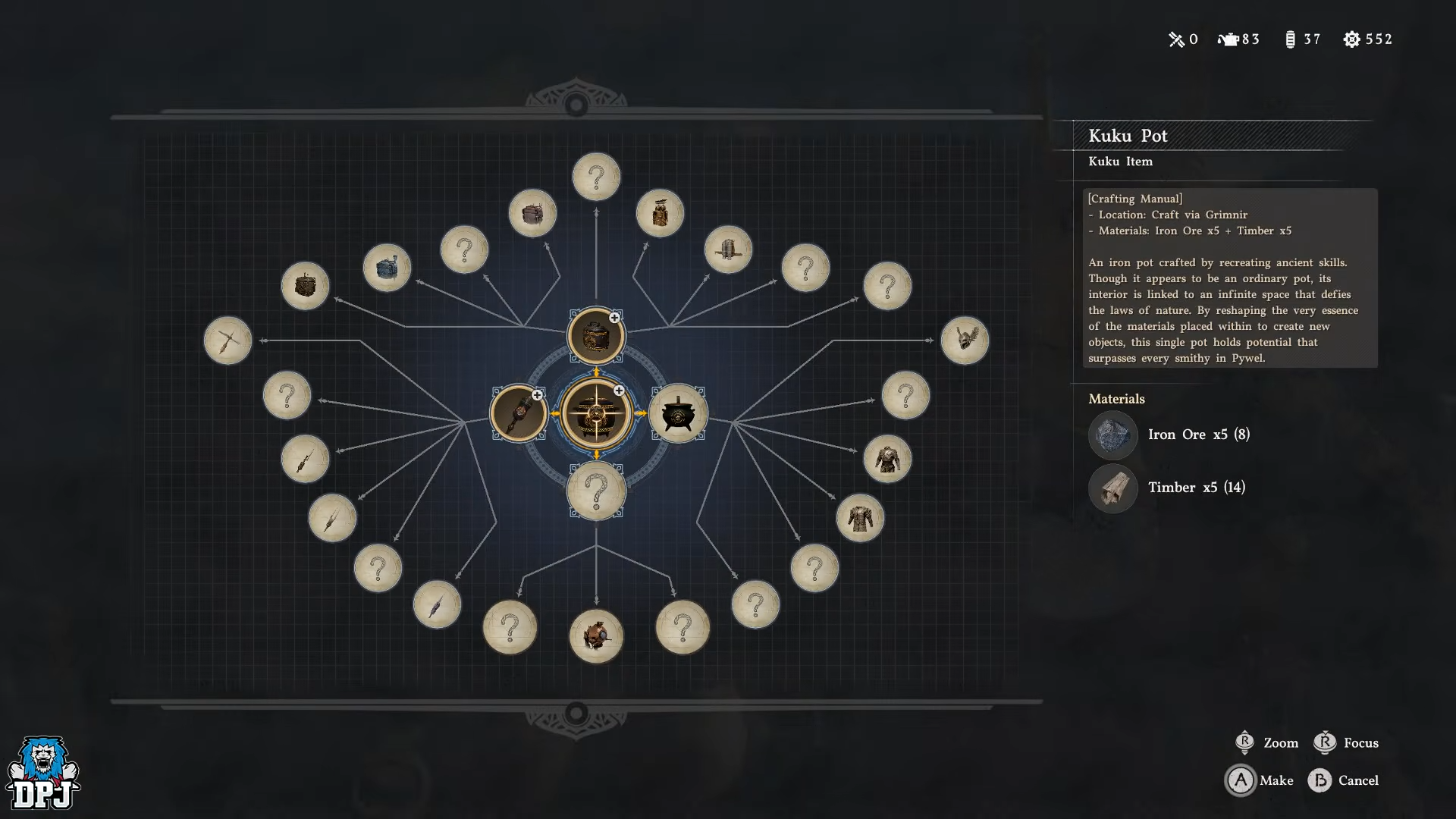Select the topmost unknown question-mark node
1456x819 pixels.
(x=596, y=177)
